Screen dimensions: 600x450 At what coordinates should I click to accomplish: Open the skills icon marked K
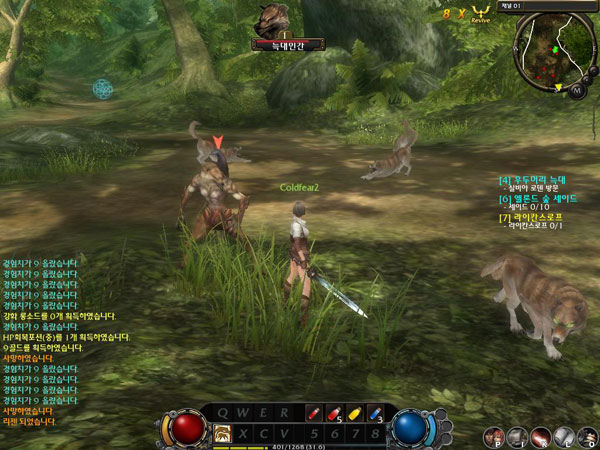click(x=541, y=436)
